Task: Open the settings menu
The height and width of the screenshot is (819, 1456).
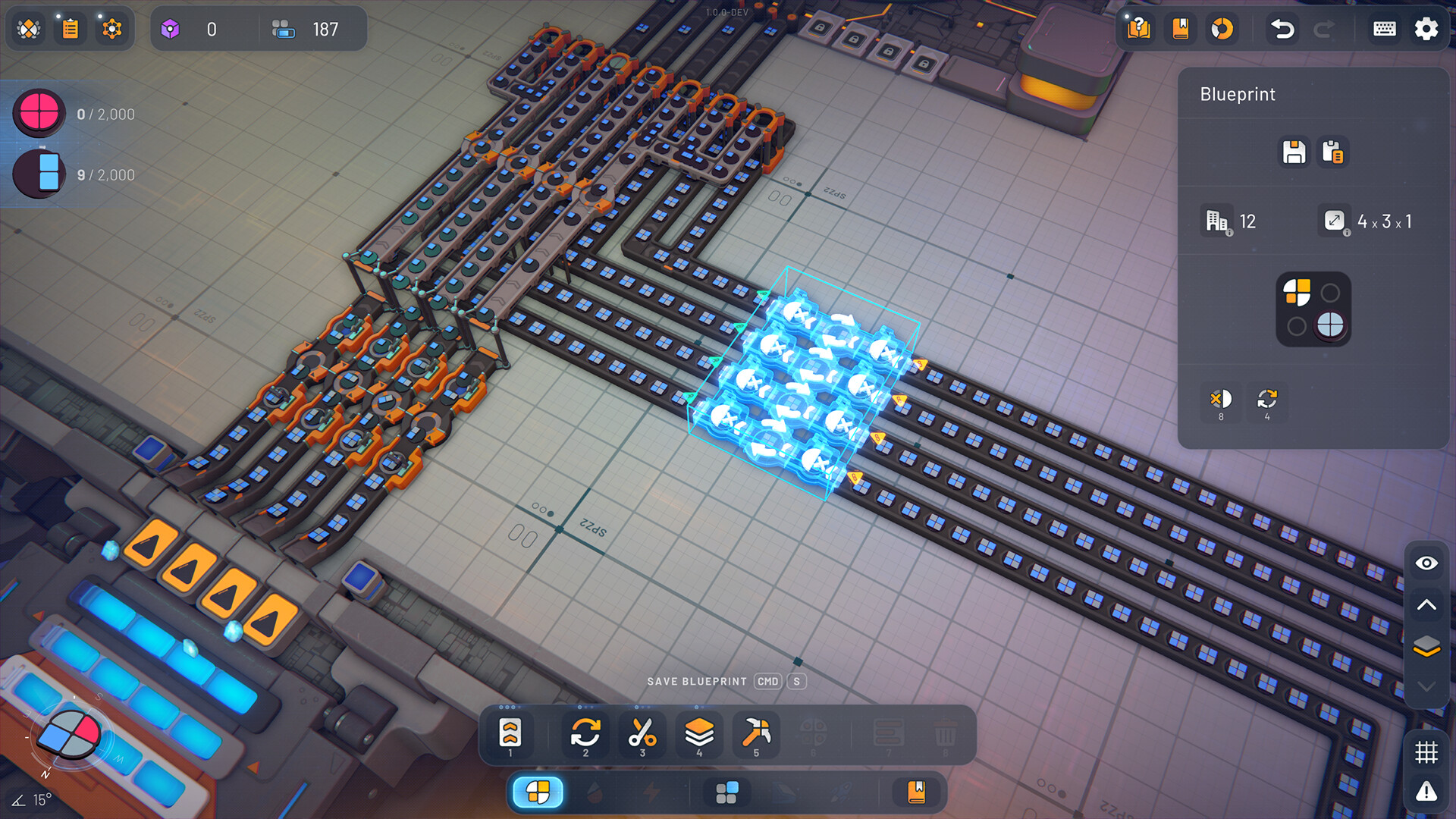Action: click(1426, 29)
